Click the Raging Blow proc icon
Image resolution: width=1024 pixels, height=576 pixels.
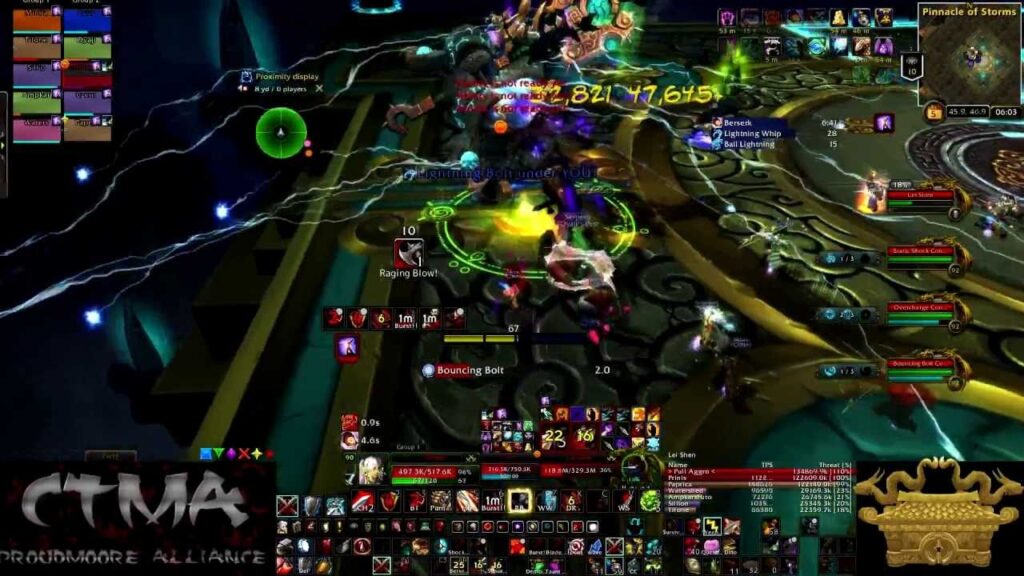pos(408,253)
